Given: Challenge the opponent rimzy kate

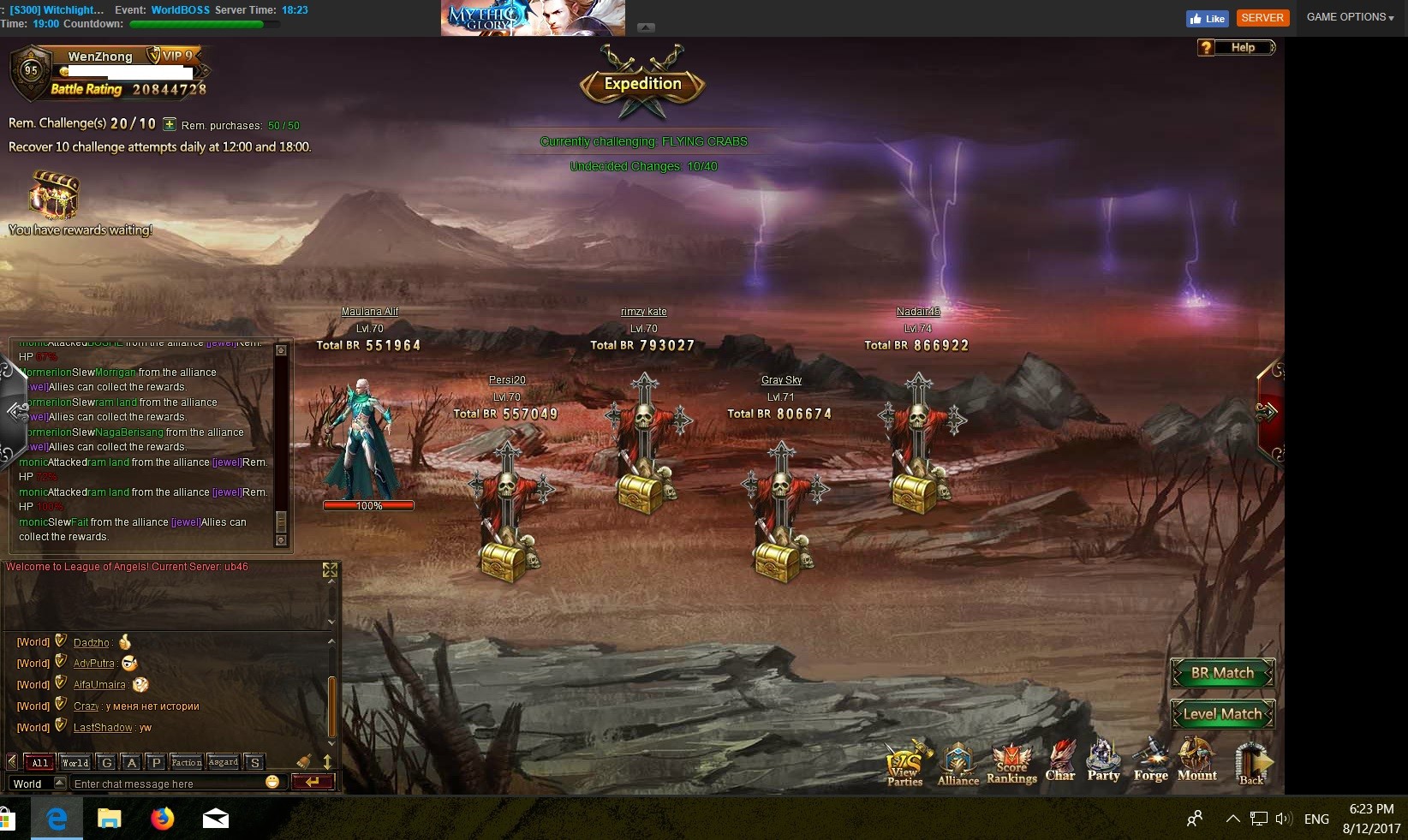Looking at the screenshot, I should click(x=644, y=445).
